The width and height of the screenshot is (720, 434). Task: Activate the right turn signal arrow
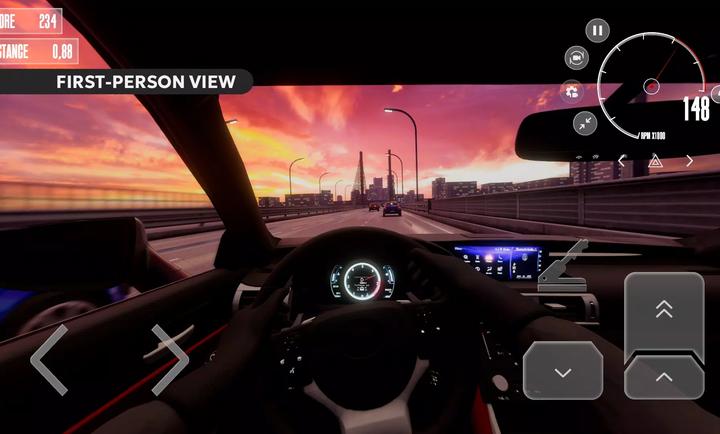pyautogui.click(x=690, y=160)
